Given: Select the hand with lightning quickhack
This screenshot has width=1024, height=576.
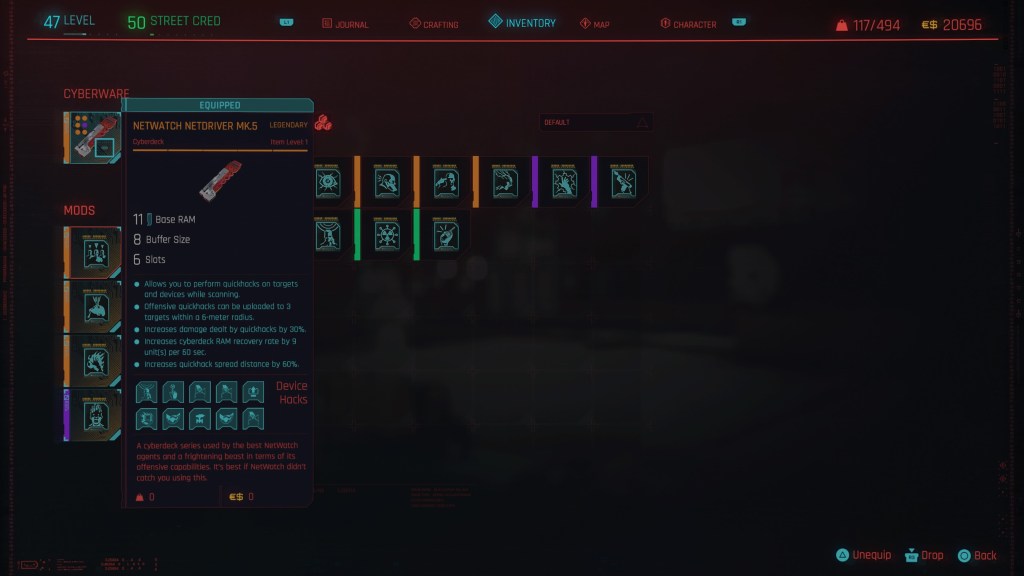Looking at the screenshot, I should [565, 182].
